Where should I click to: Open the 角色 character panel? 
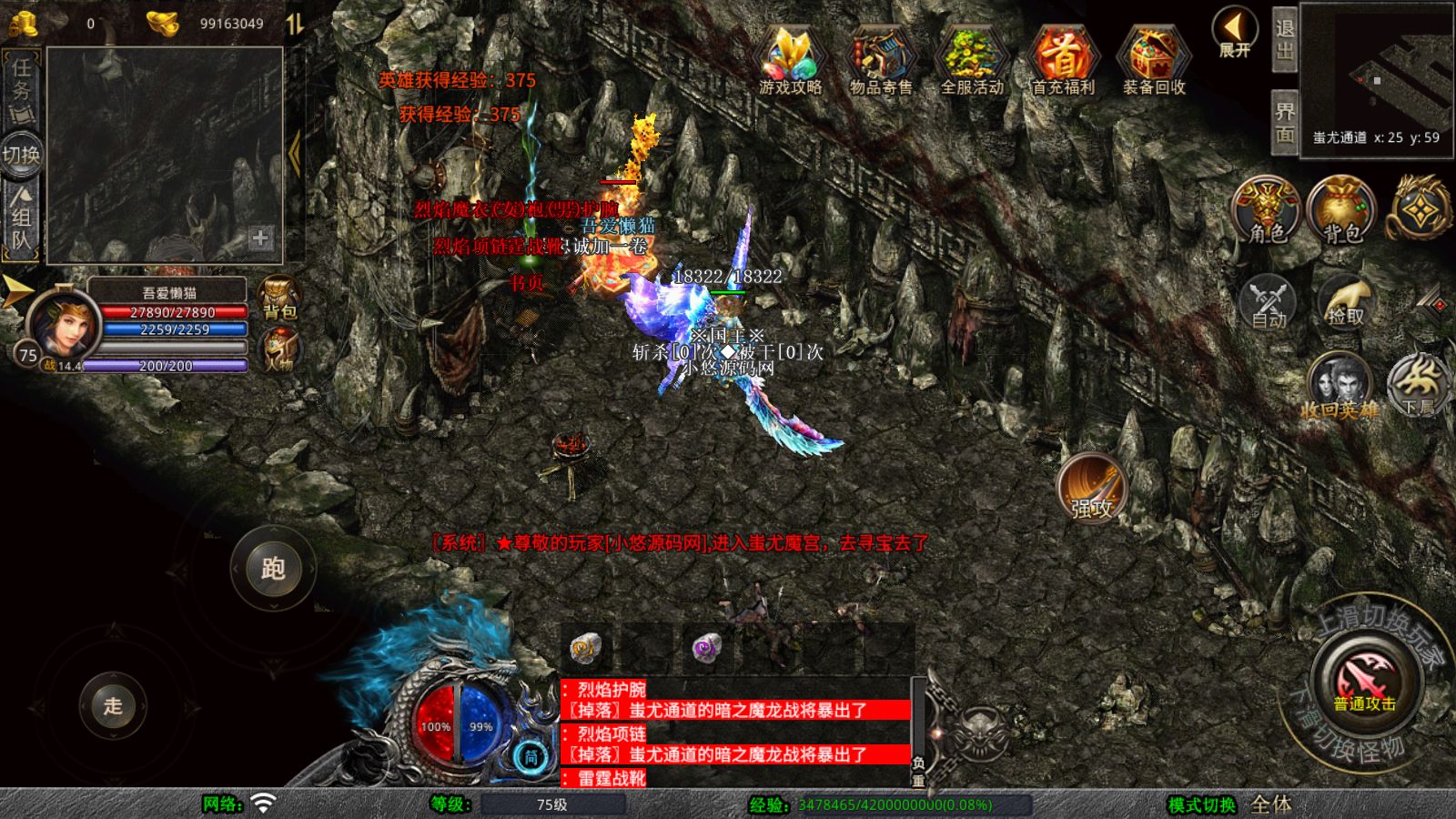click(x=1267, y=211)
